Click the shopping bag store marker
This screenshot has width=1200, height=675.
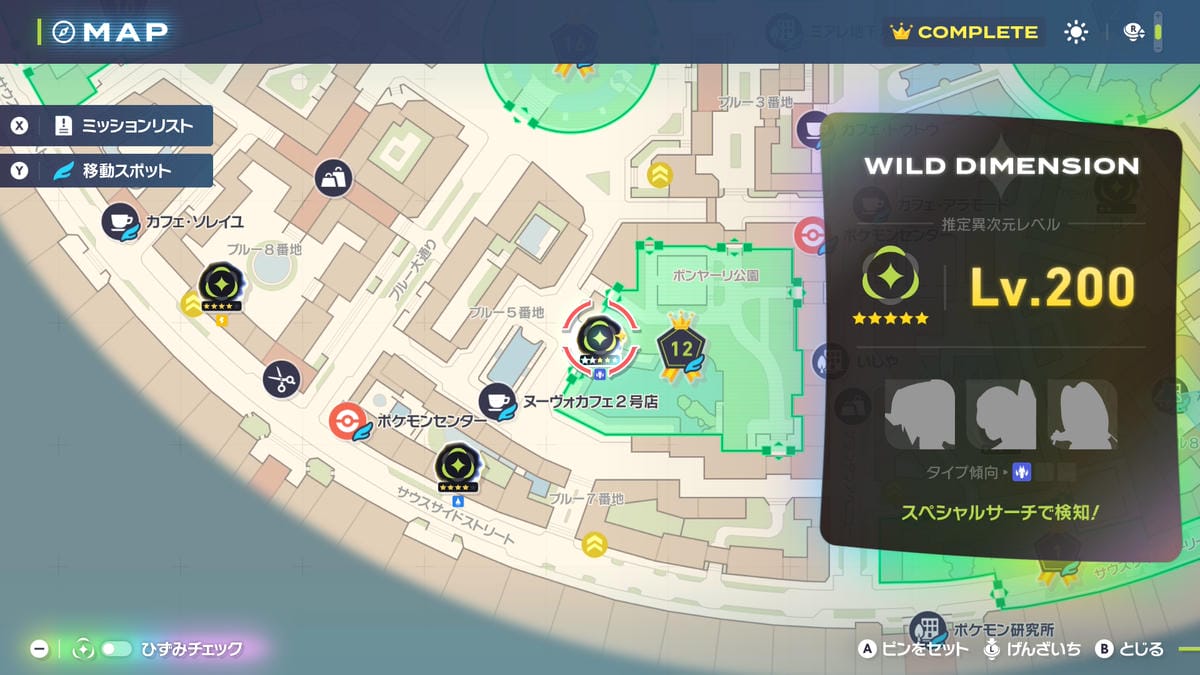tap(334, 178)
